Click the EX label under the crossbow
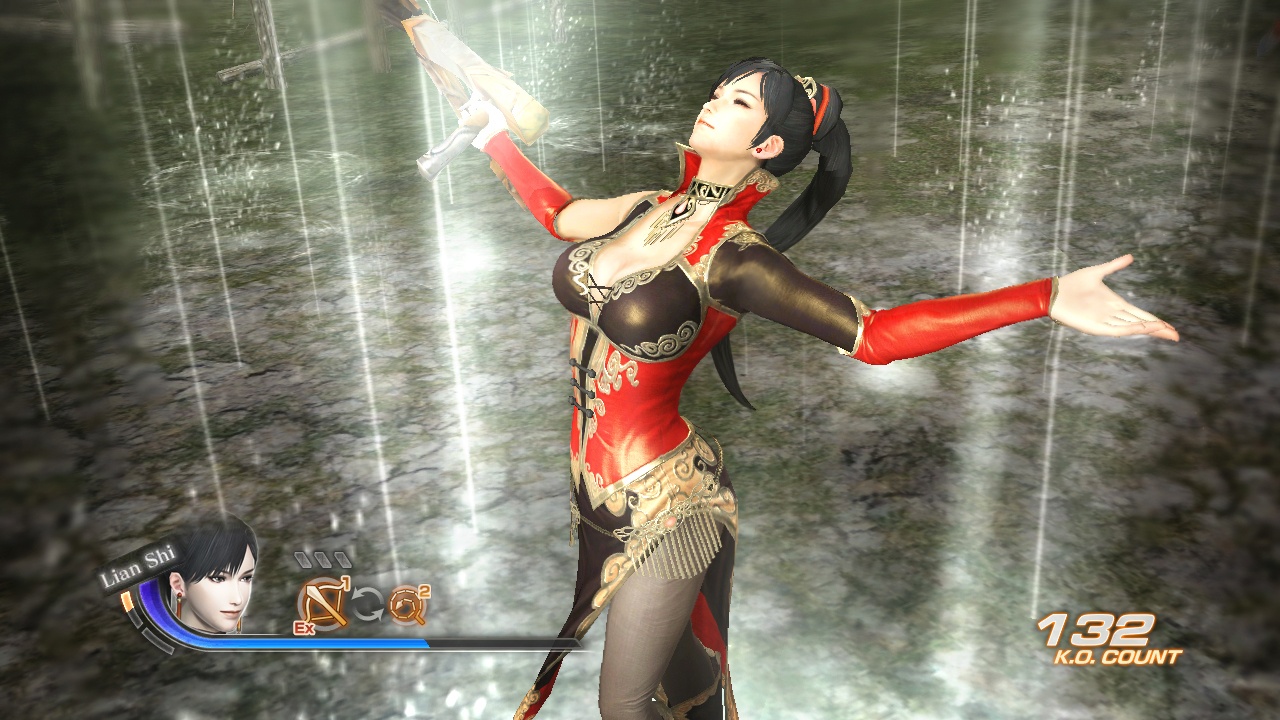Viewport: 1280px width, 720px height. (303, 628)
